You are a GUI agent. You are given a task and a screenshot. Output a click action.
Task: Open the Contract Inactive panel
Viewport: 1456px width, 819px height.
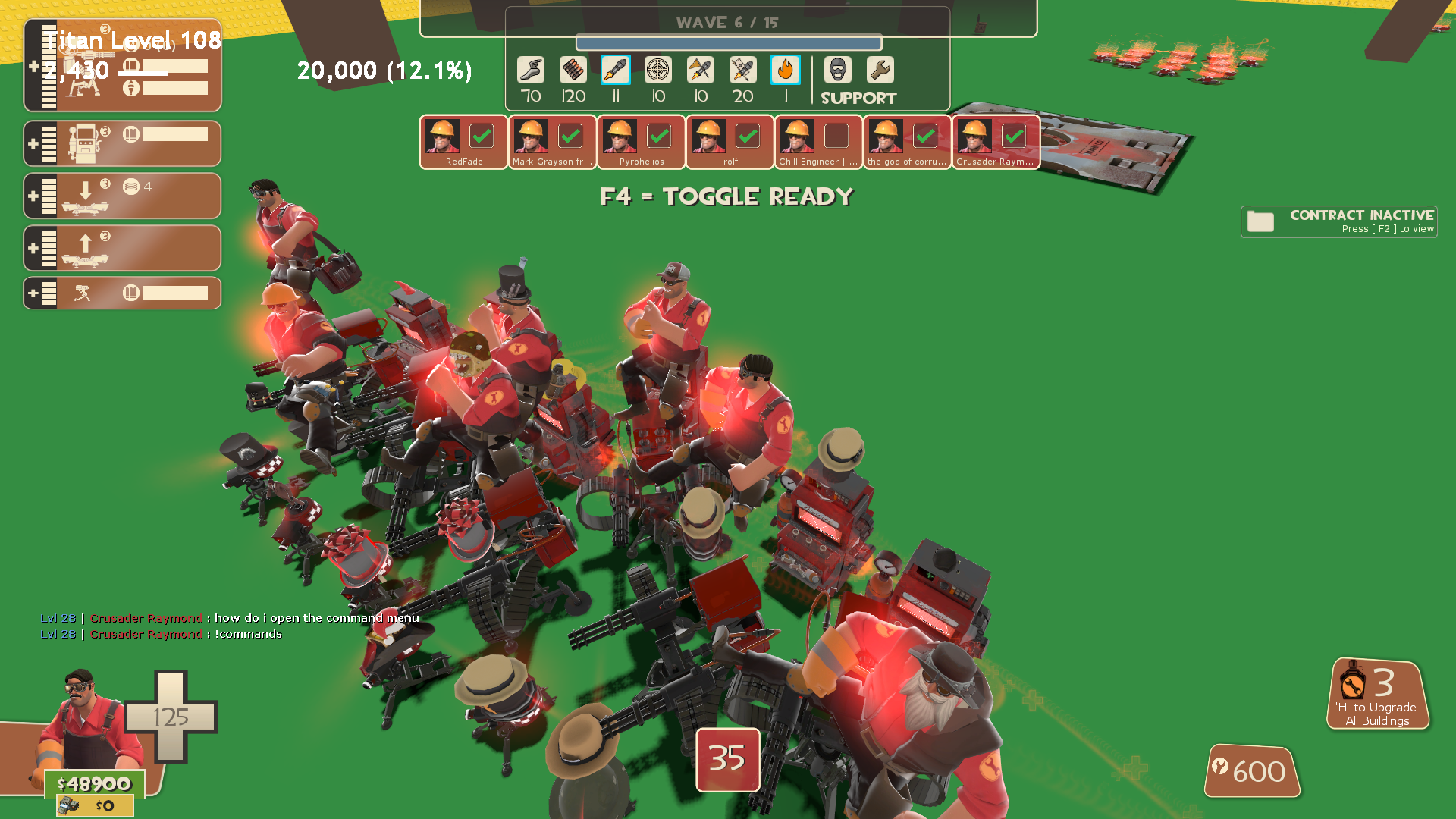[x=1339, y=221]
